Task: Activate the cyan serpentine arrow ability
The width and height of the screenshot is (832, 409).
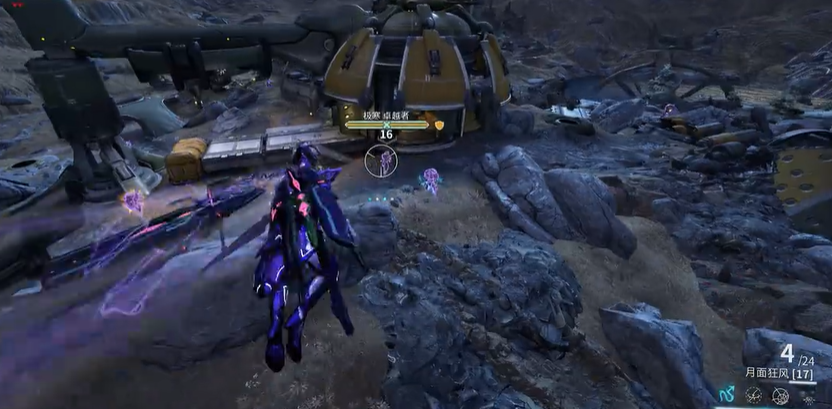Action: tap(725, 396)
